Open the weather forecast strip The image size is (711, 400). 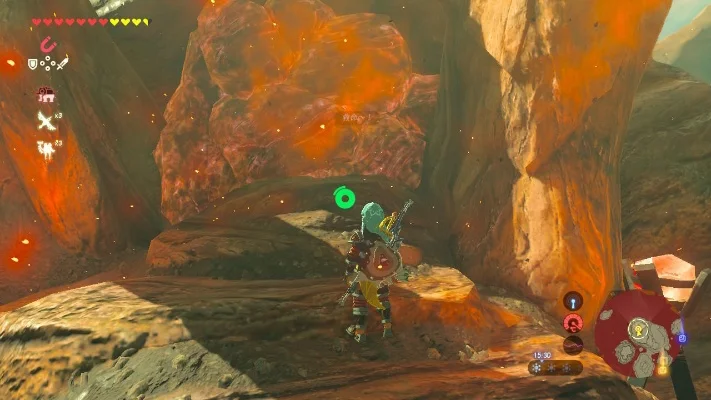pyautogui.click(x=556, y=367)
